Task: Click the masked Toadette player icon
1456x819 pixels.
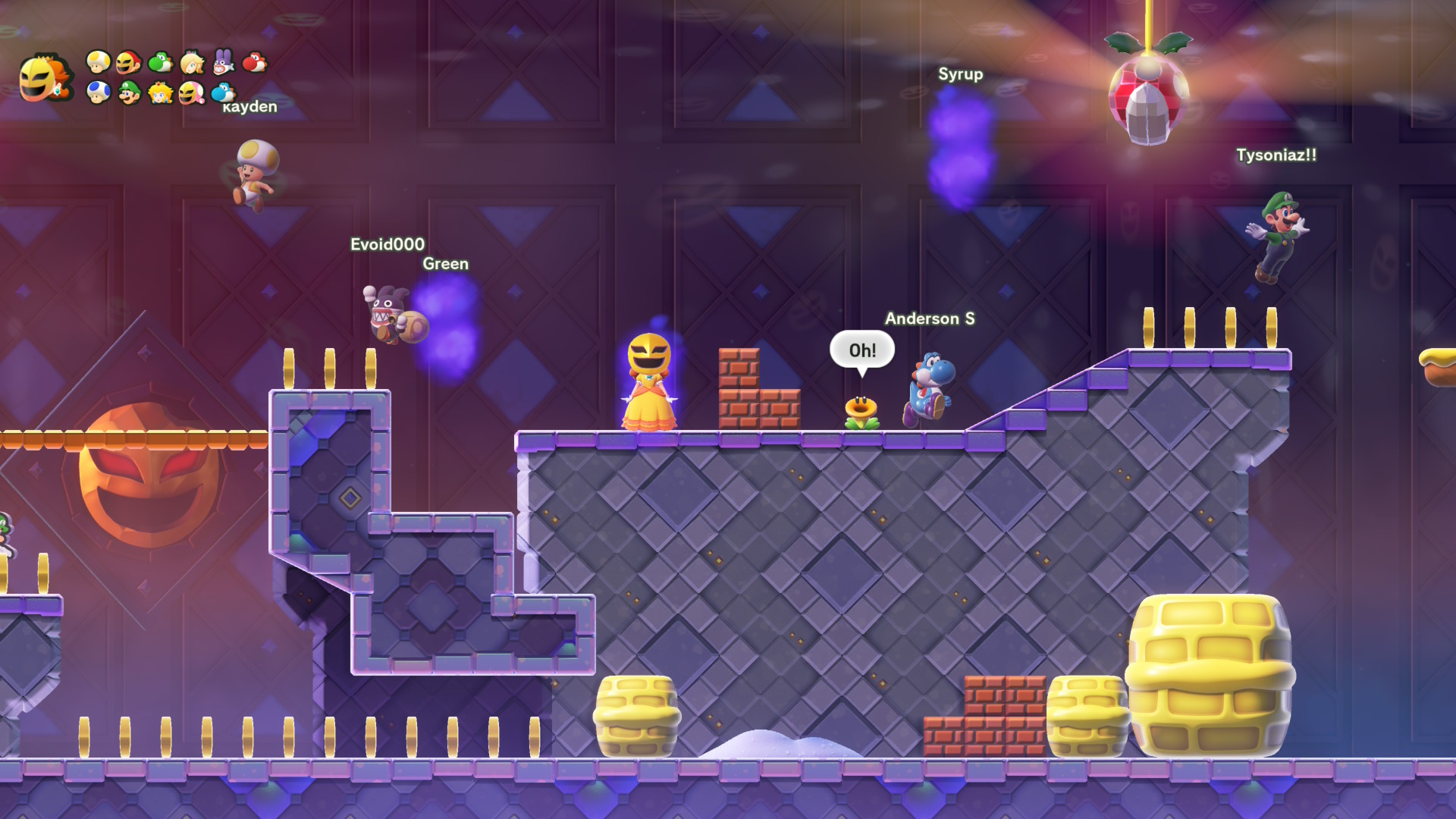Action: (192, 93)
